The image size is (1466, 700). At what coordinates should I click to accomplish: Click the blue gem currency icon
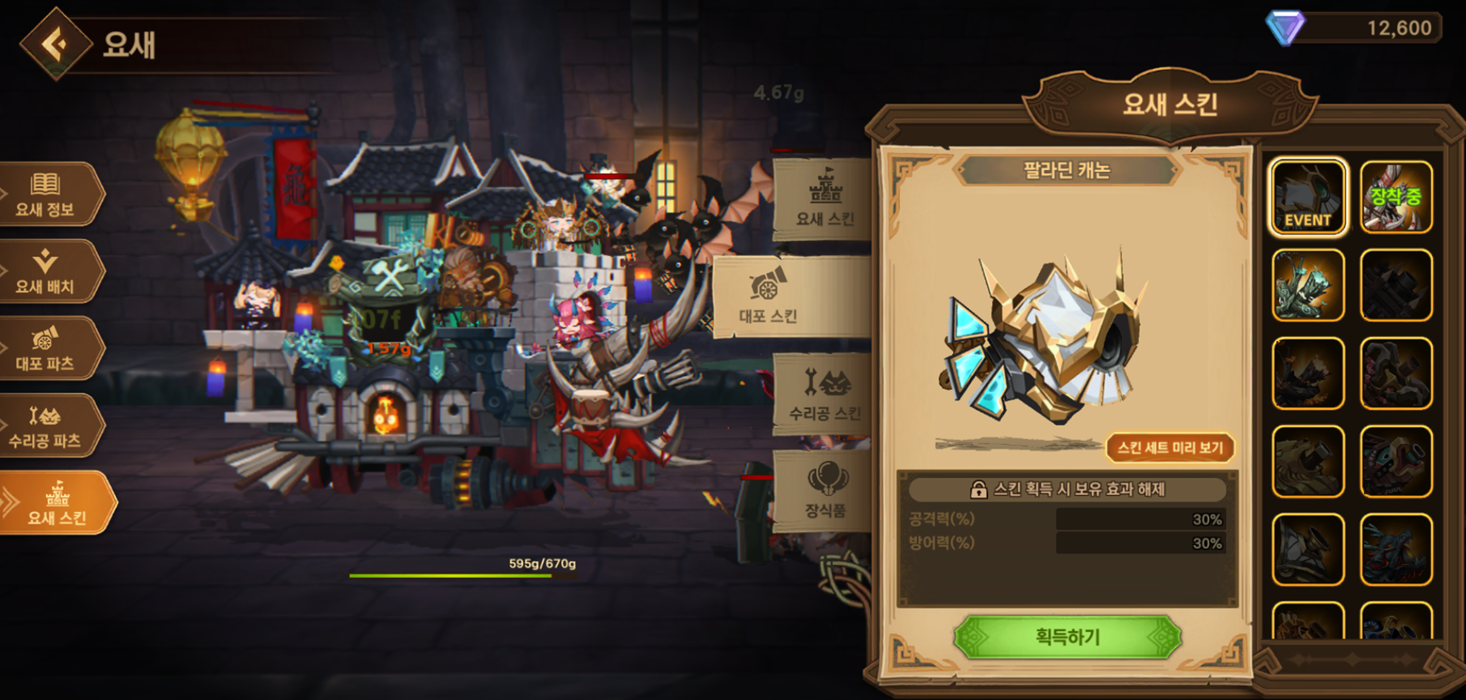click(x=1285, y=28)
